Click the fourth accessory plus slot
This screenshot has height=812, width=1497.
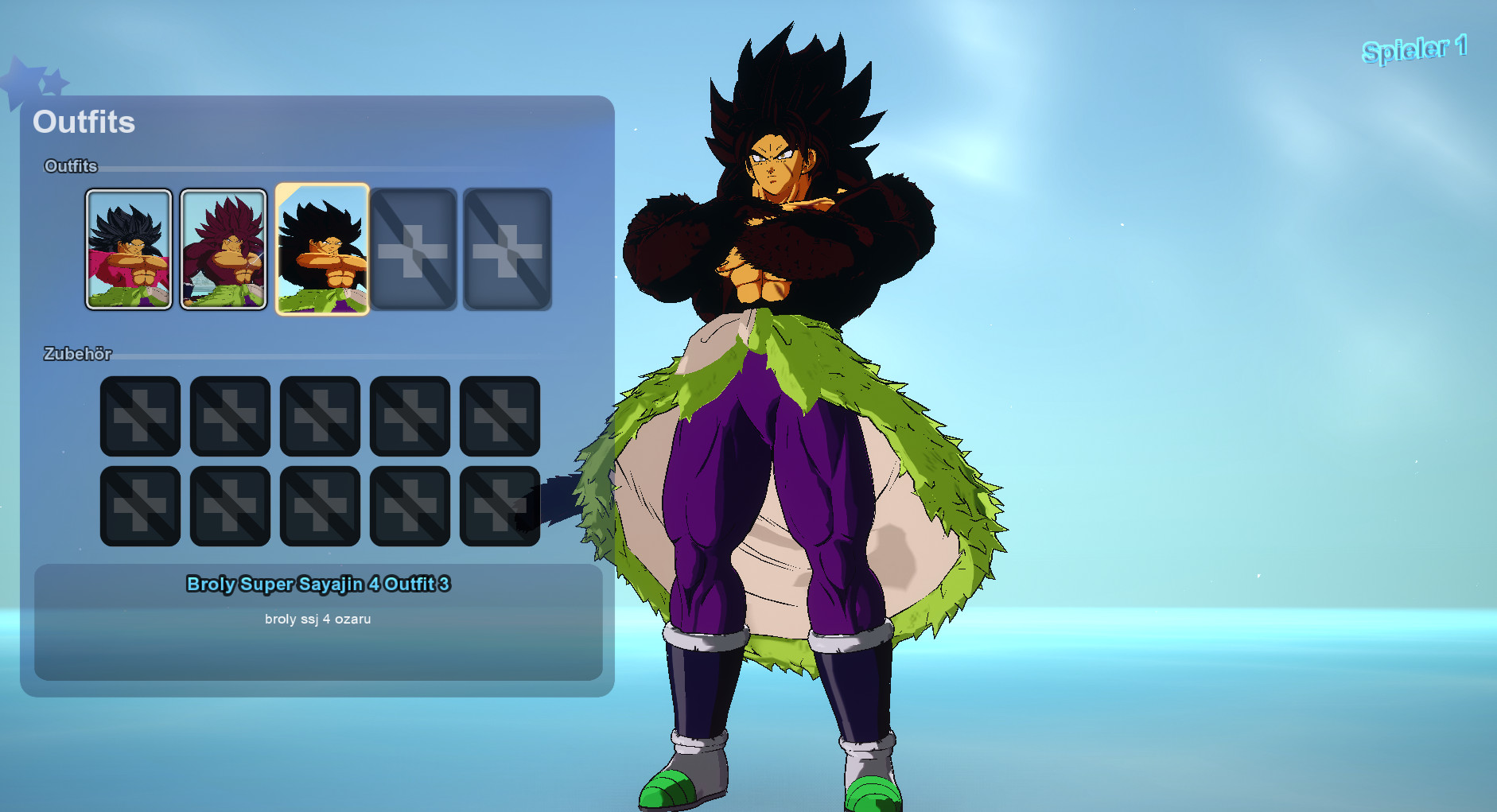click(410, 415)
